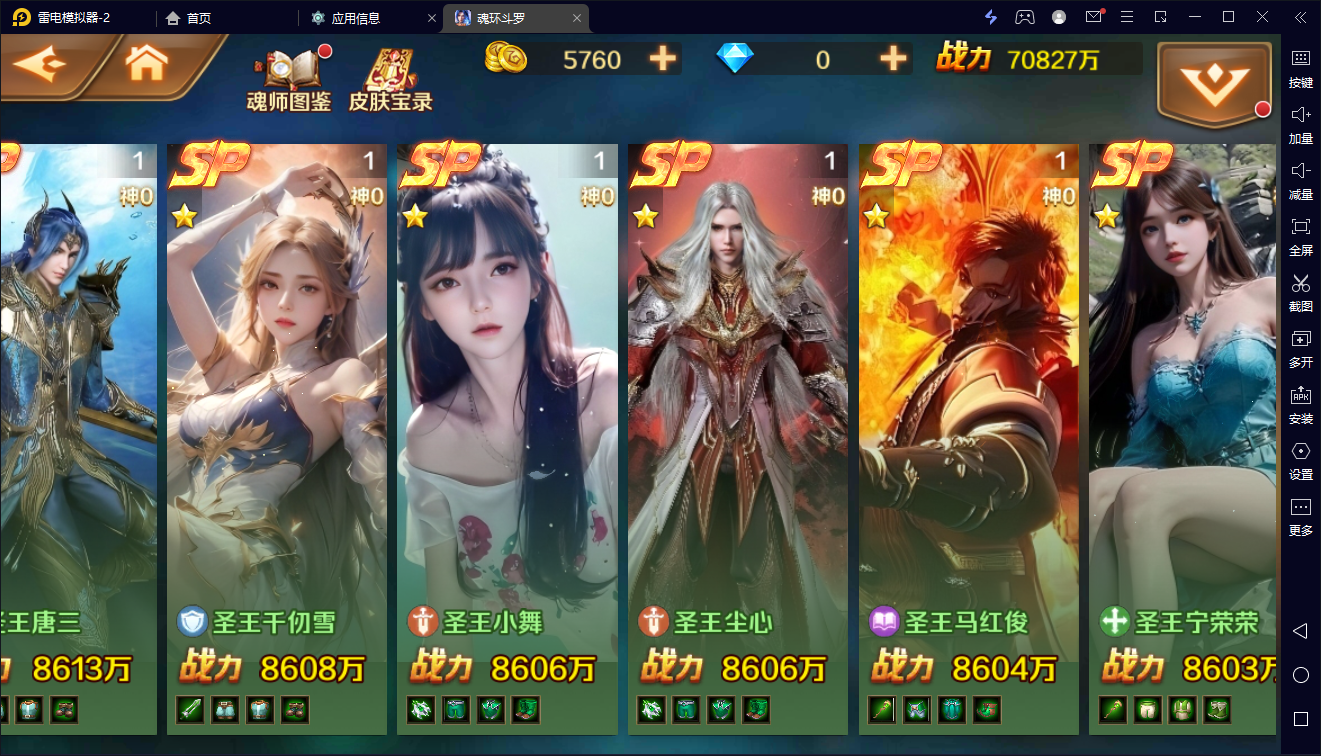Open the keymapping (按键) tool
The width and height of the screenshot is (1321, 756).
1301,70
